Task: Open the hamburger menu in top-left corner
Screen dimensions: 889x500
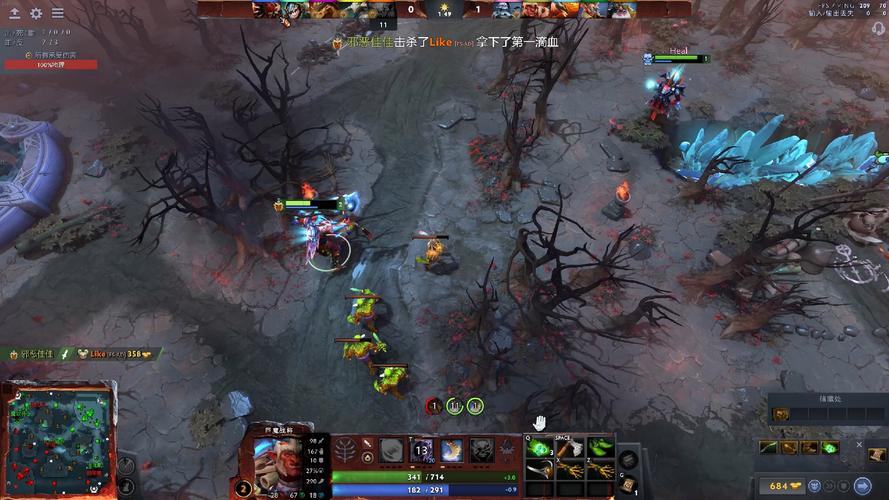Action: (x=57, y=13)
